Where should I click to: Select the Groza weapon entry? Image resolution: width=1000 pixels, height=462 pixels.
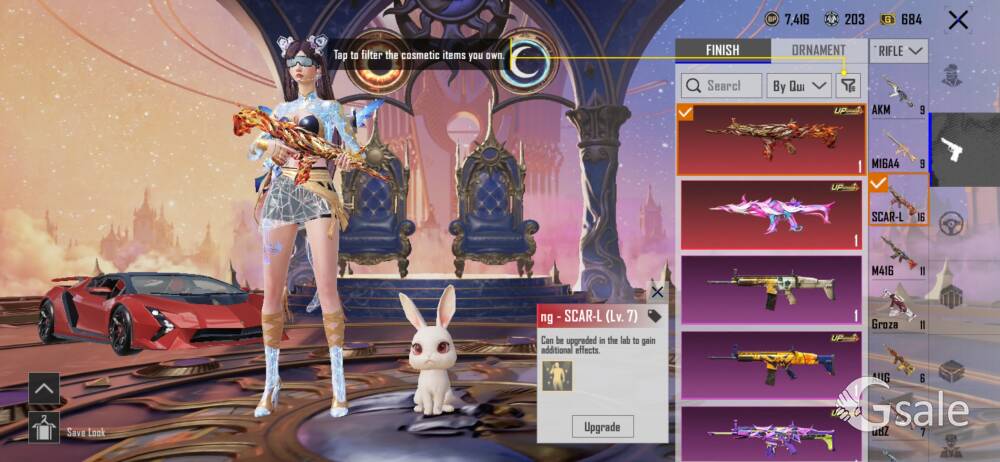coord(898,307)
